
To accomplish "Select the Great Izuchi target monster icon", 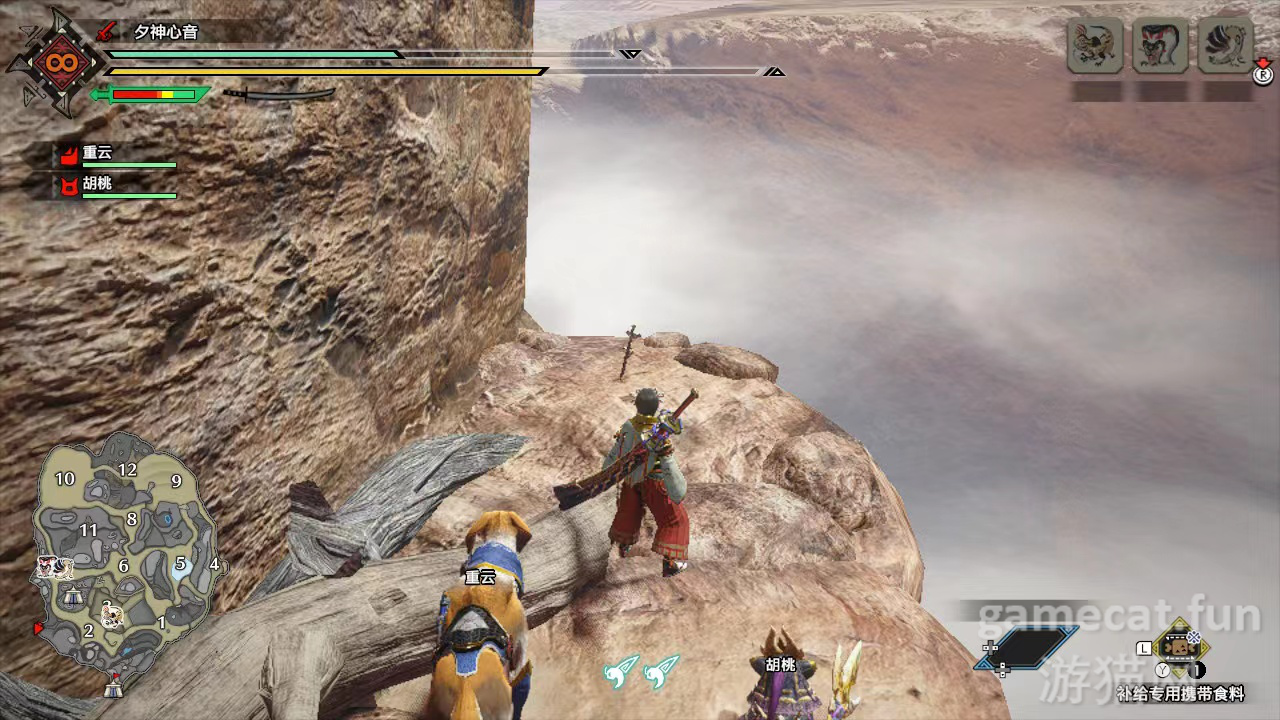I will point(1096,46).
